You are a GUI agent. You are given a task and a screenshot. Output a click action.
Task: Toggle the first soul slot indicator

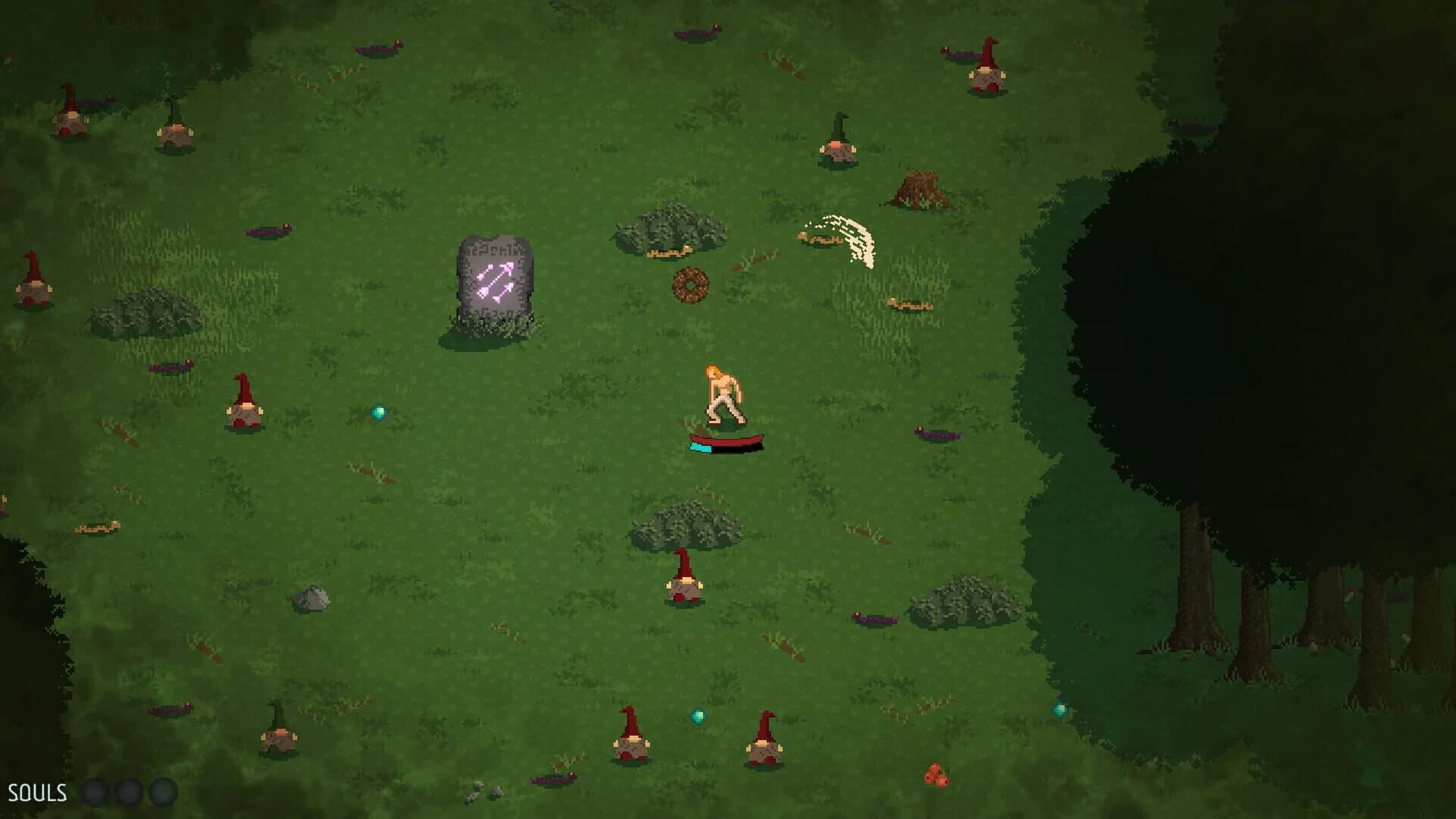pos(97,792)
